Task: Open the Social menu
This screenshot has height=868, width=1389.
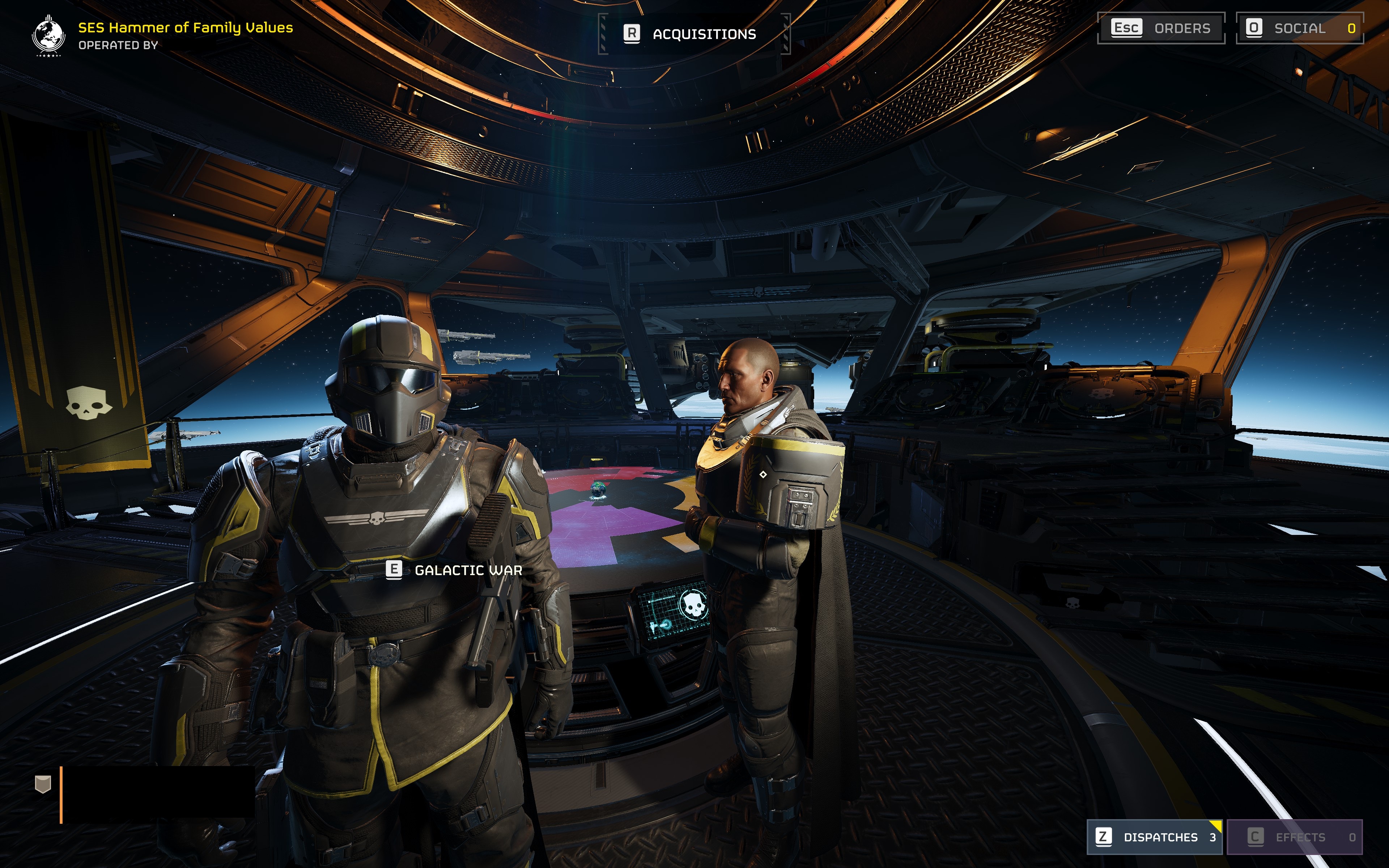Action: coord(1299,28)
